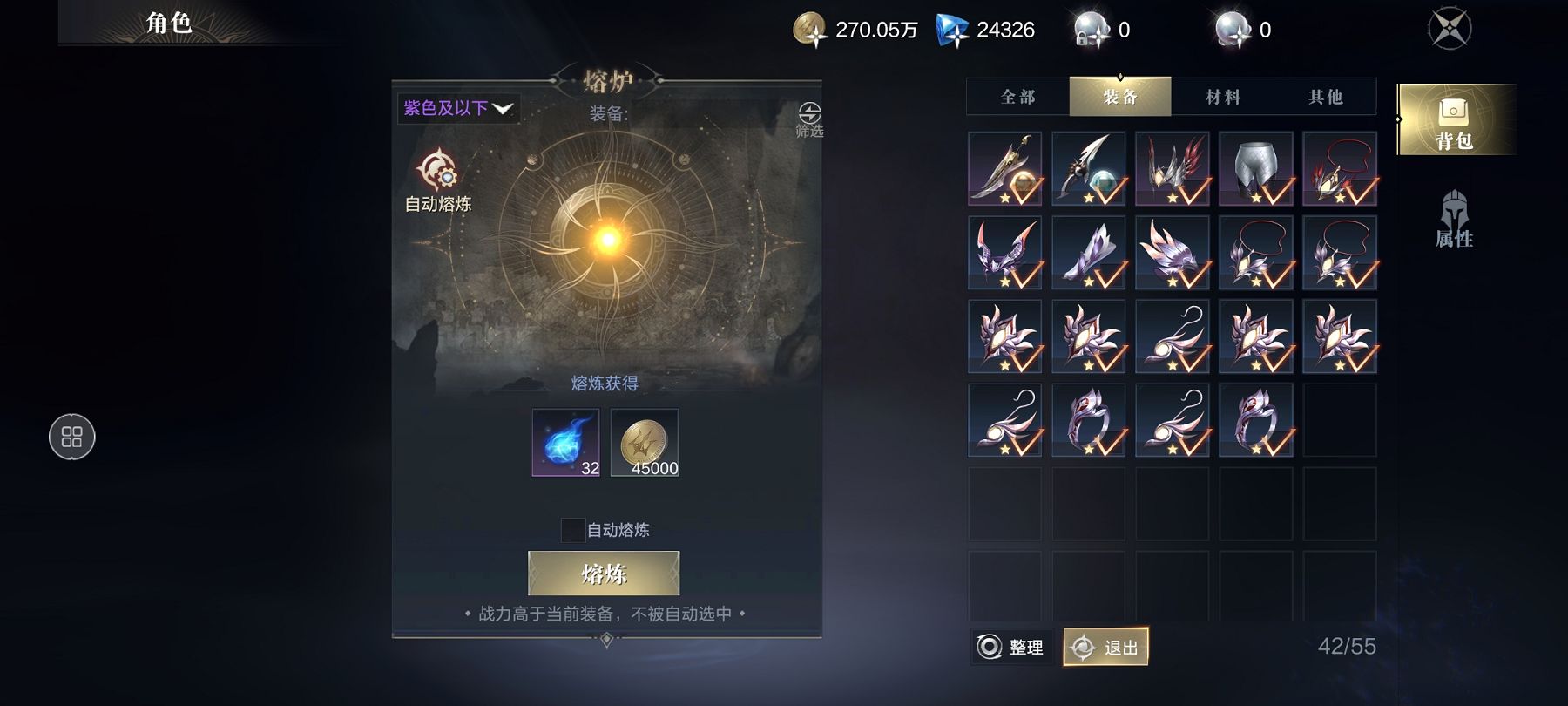Switch to the 全部 tab
The height and width of the screenshot is (706, 1568).
click(1018, 97)
